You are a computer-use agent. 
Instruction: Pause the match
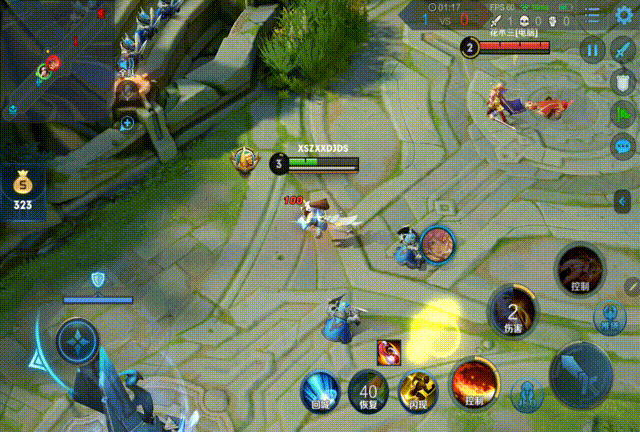[593, 49]
